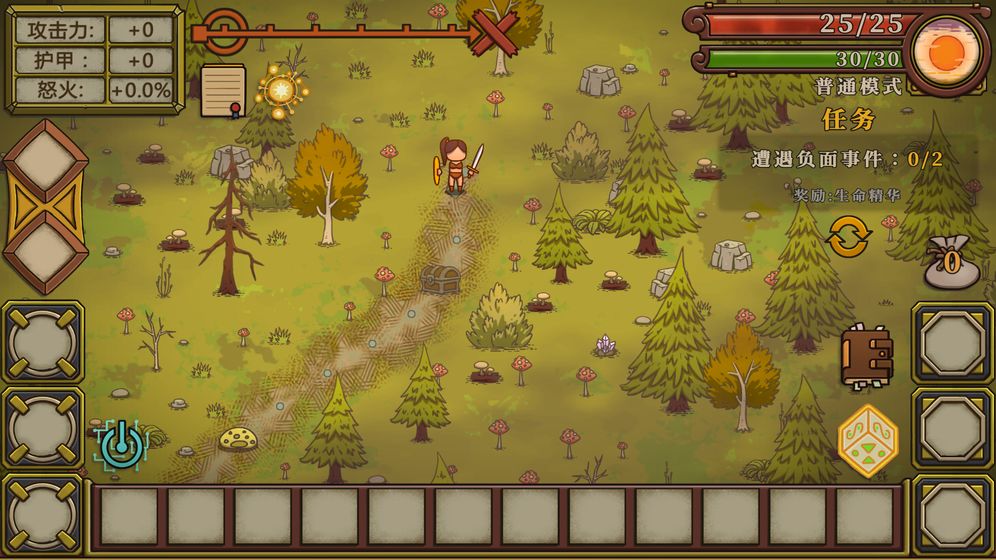Refresh the quest with the orange arrows

(849, 237)
